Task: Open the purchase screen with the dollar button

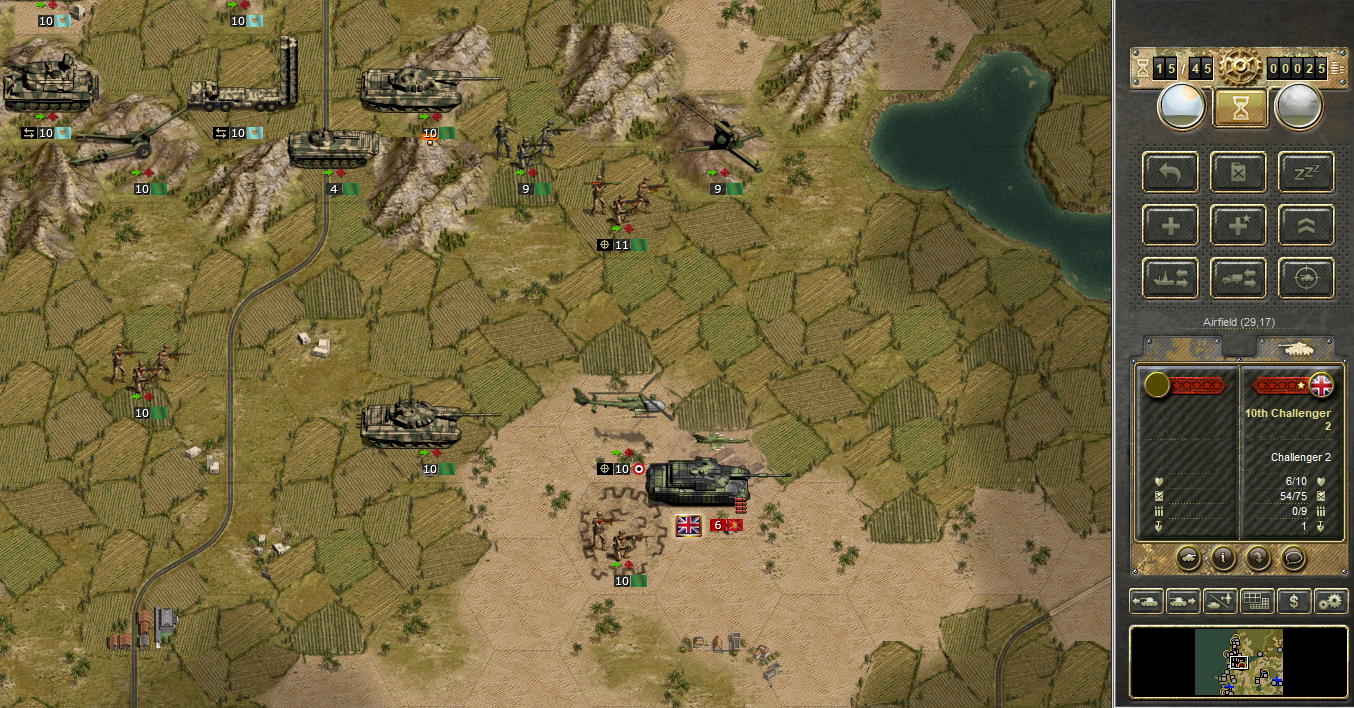Action: [1294, 601]
